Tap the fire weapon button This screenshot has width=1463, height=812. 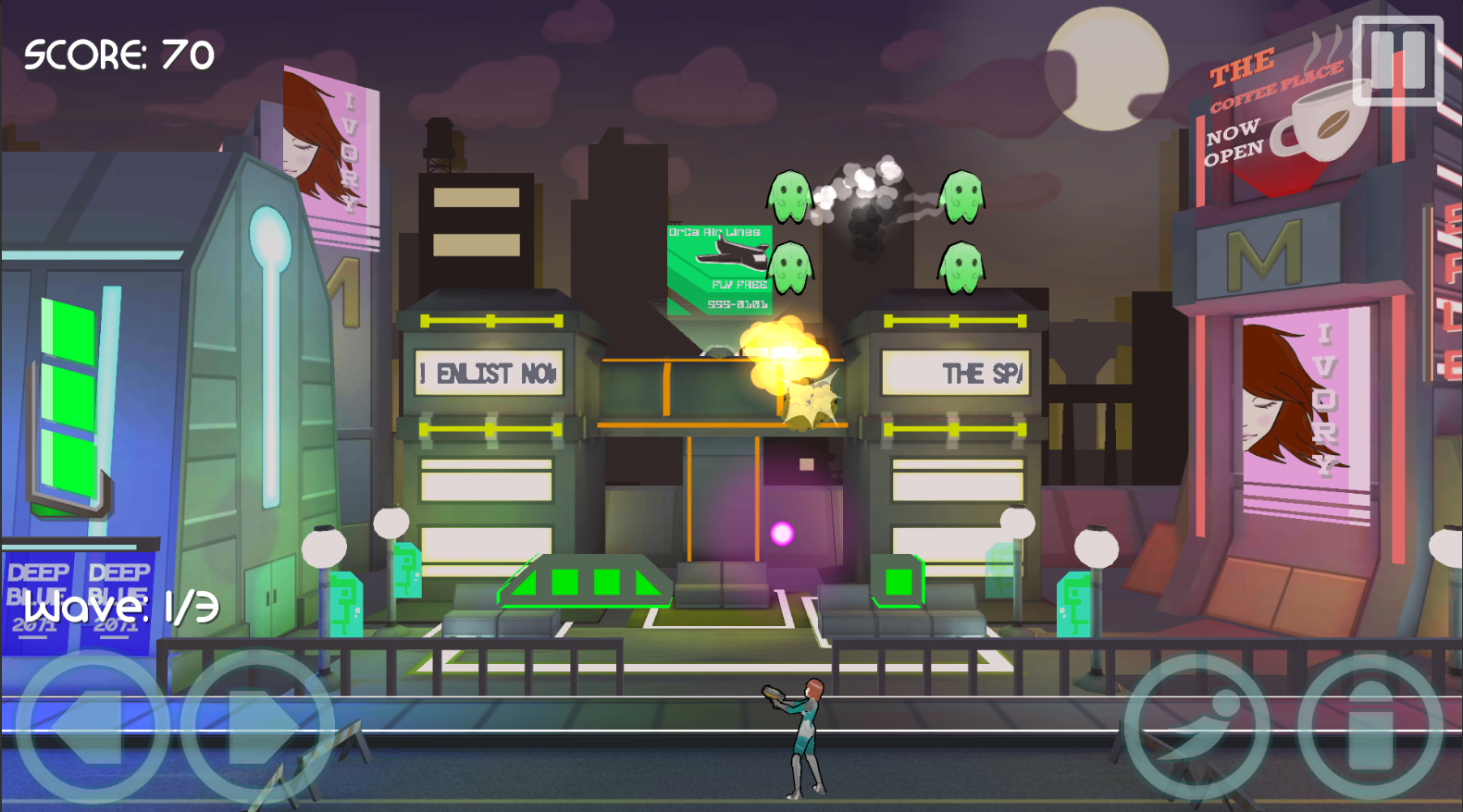1369,725
